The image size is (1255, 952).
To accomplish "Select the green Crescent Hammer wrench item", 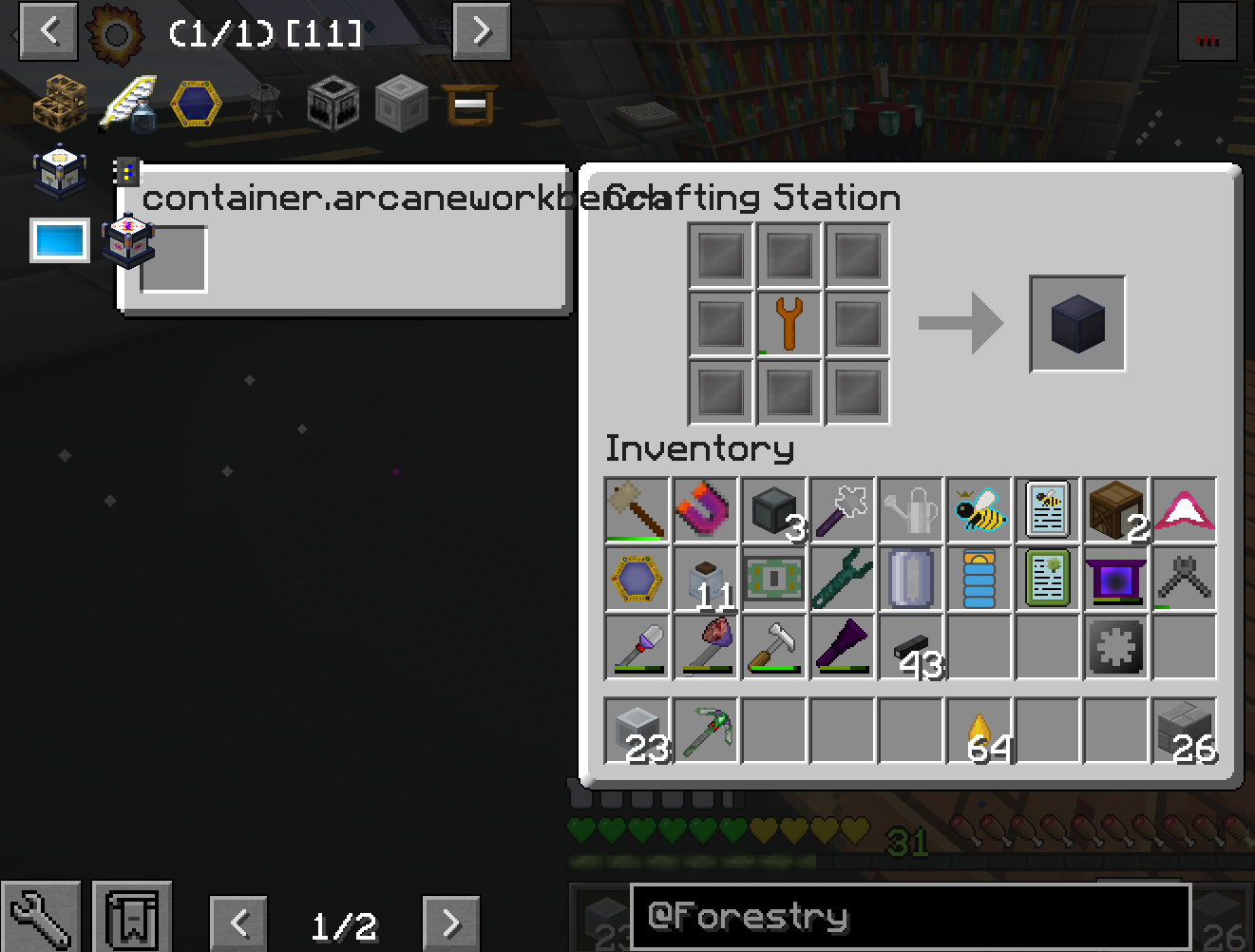I will click(x=842, y=579).
